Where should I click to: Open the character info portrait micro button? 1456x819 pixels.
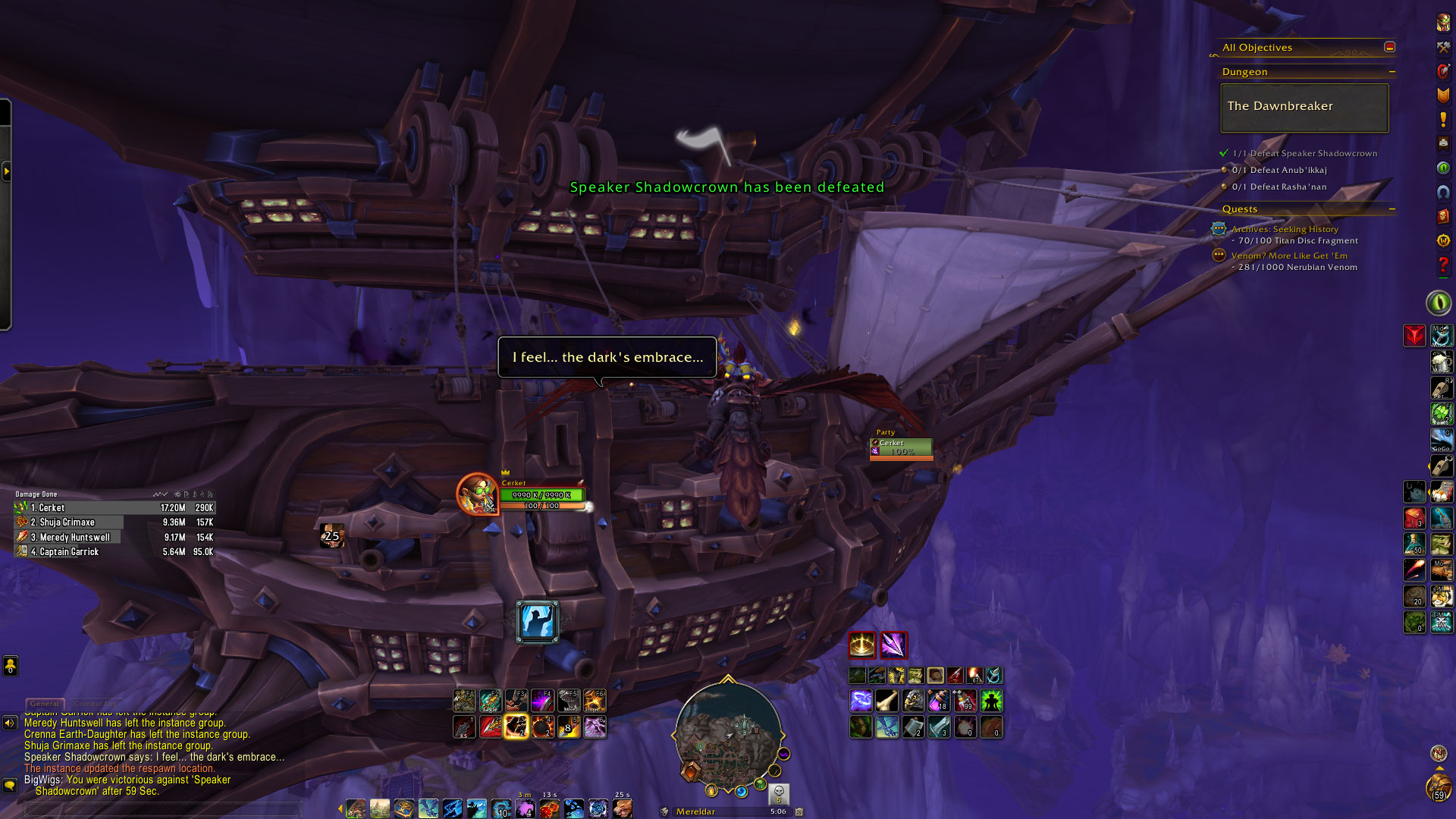point(1443,23)
